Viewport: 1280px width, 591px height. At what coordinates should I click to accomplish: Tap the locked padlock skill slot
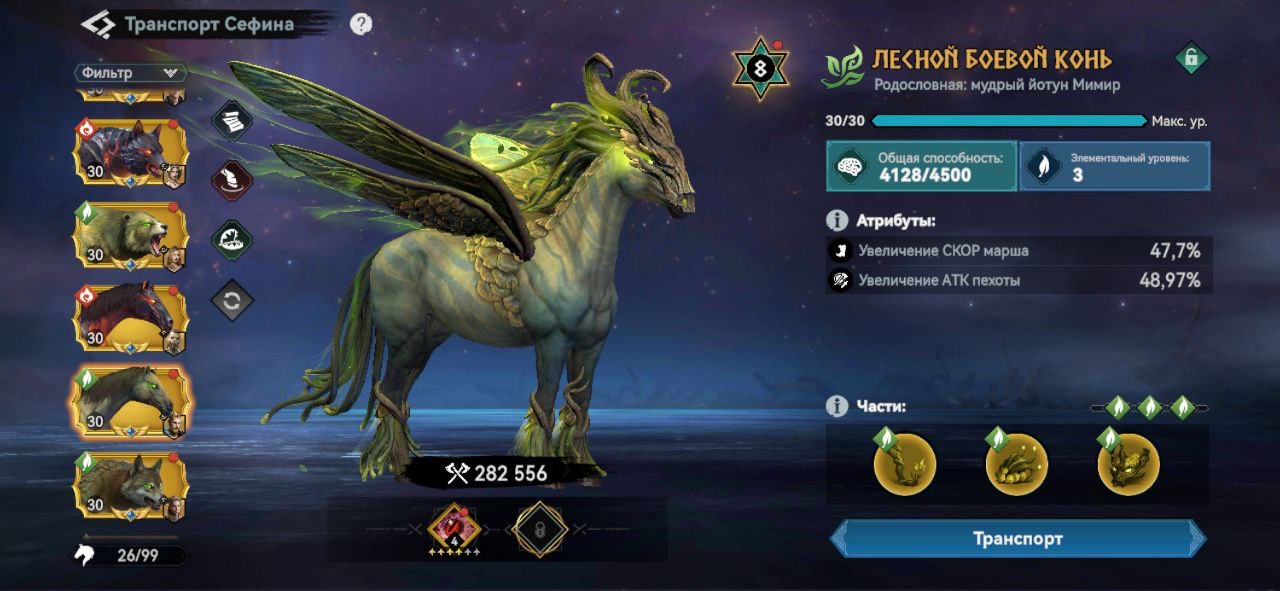[540, 528]
